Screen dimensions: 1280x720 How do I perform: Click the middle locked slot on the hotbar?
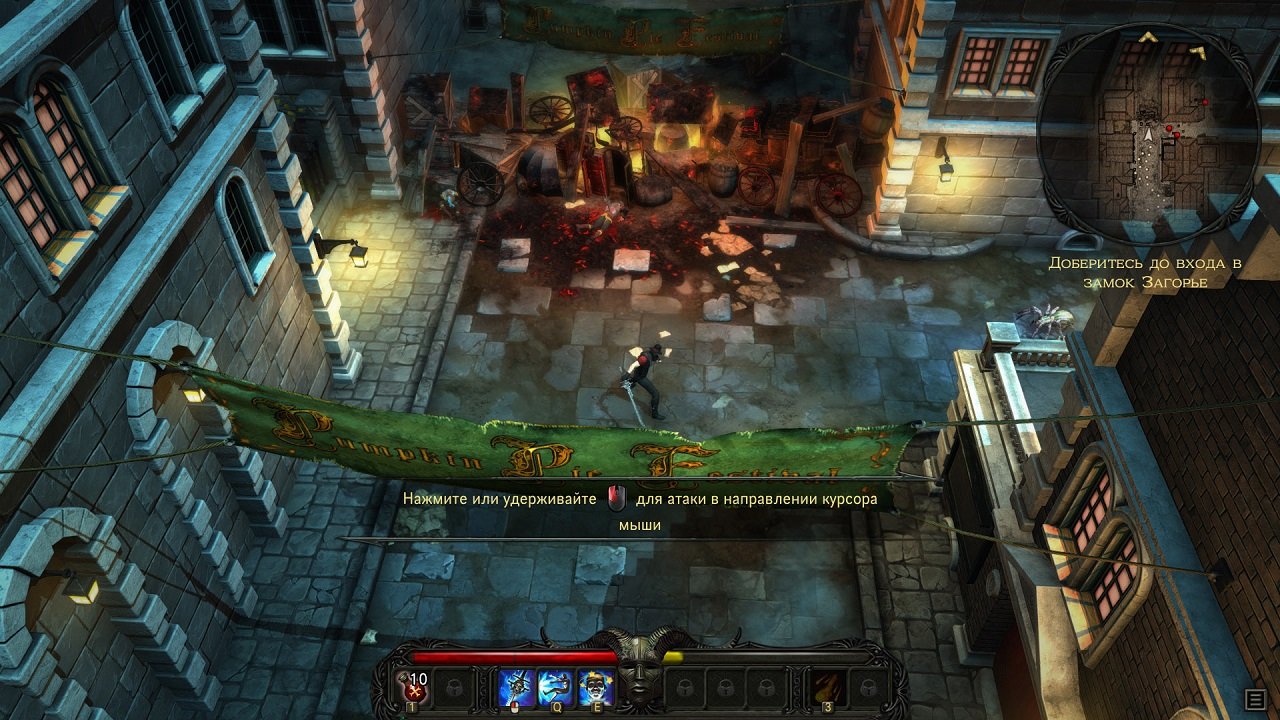[x=725, y=687]
